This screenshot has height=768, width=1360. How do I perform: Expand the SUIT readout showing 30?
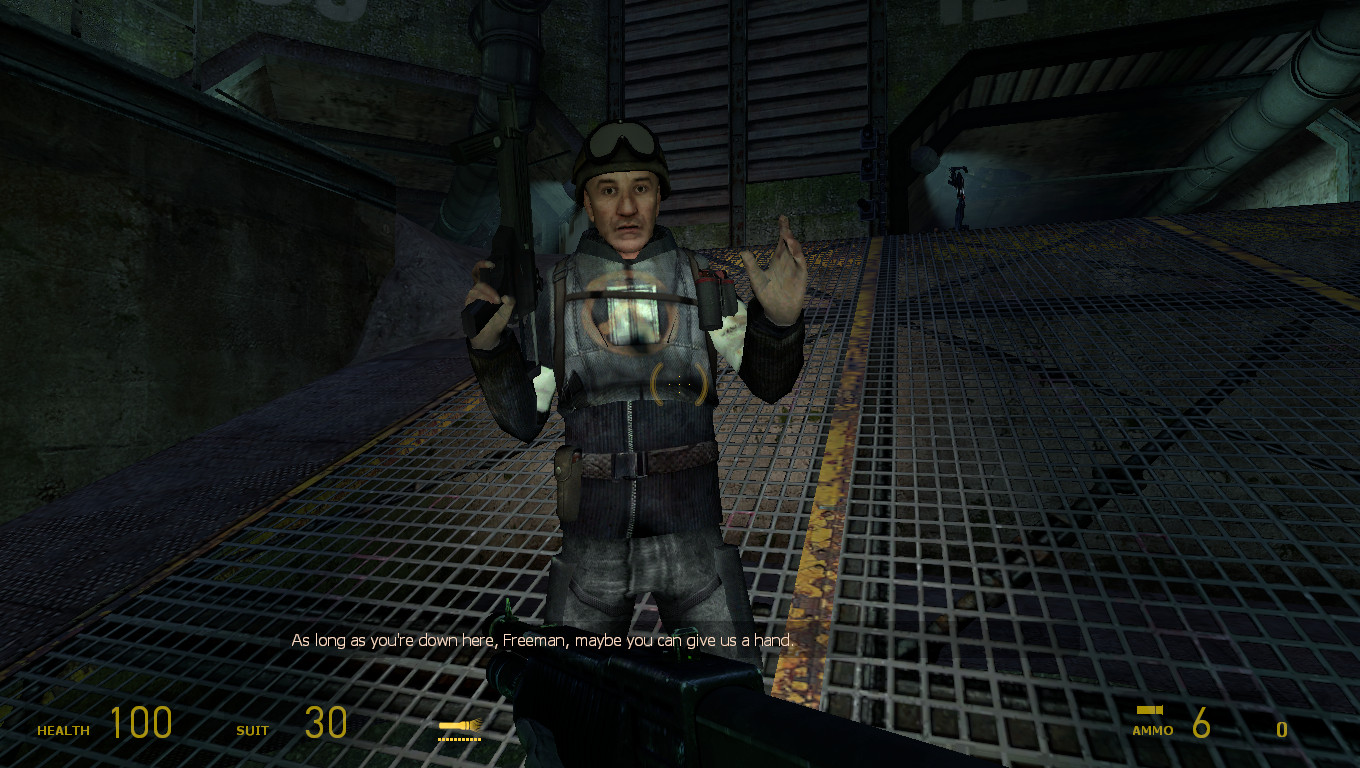pos(324,722)
